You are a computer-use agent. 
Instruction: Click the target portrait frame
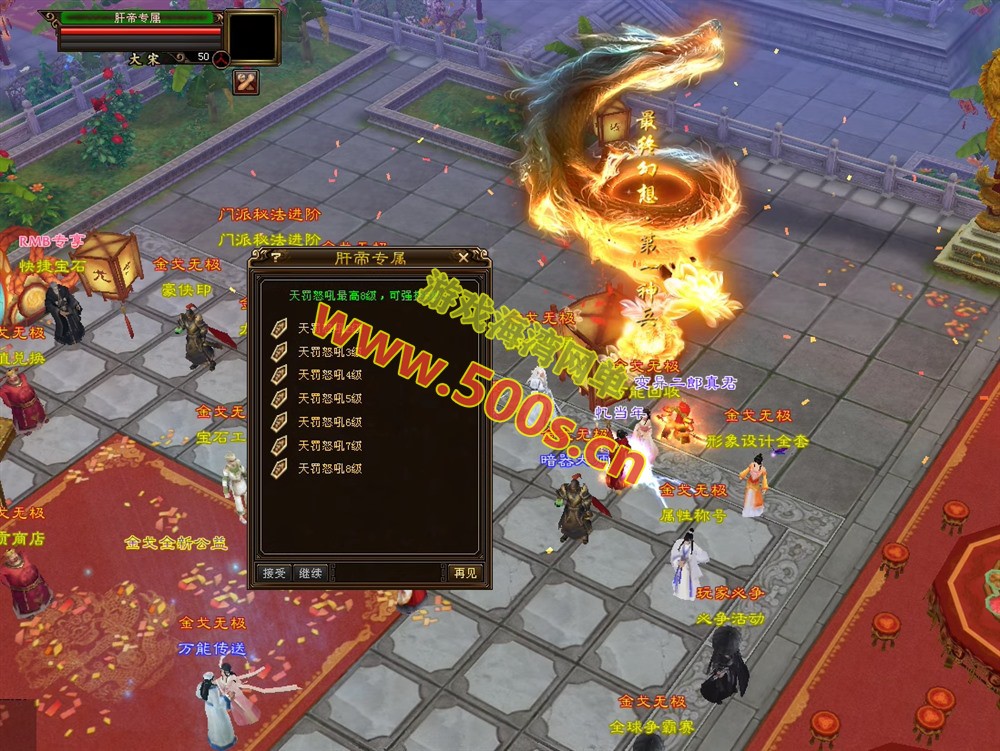(251, 37)
